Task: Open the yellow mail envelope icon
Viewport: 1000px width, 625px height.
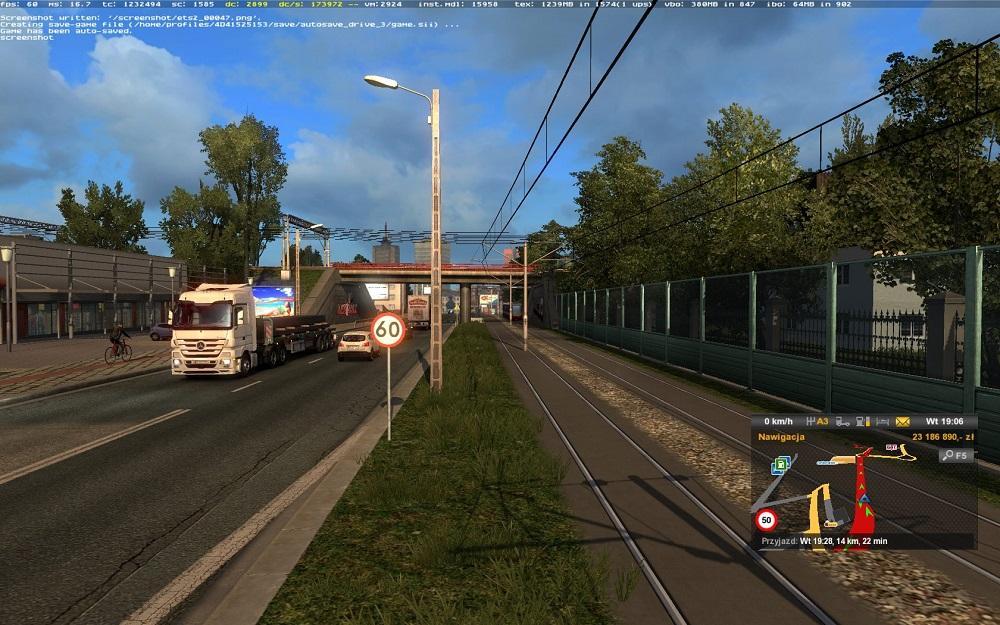Action: click(x=903, y=422)
